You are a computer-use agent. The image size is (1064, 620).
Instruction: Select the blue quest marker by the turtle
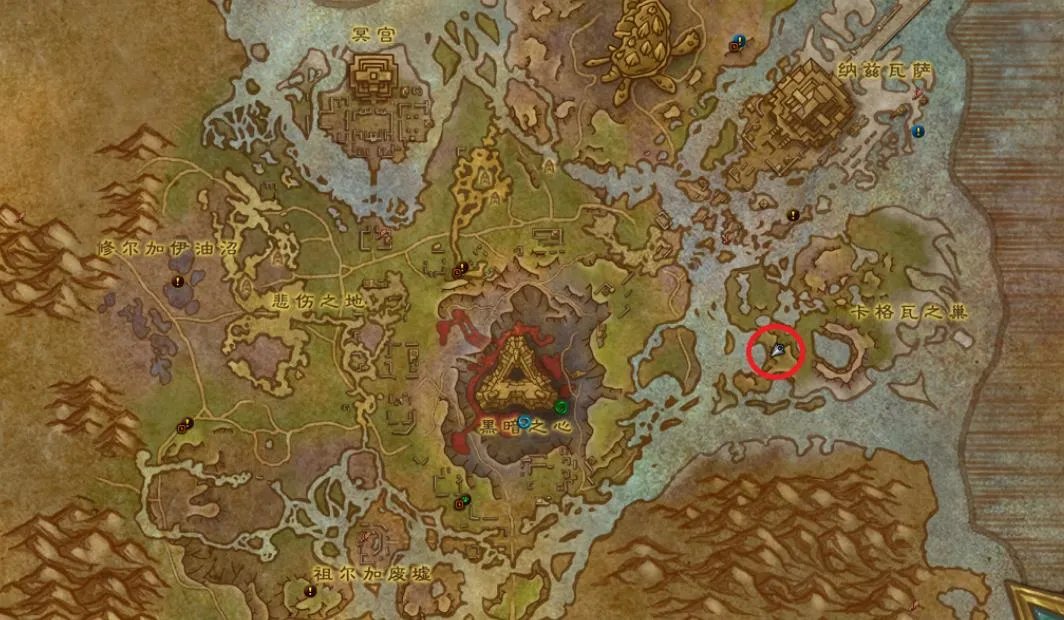click(x=740, y=40)
